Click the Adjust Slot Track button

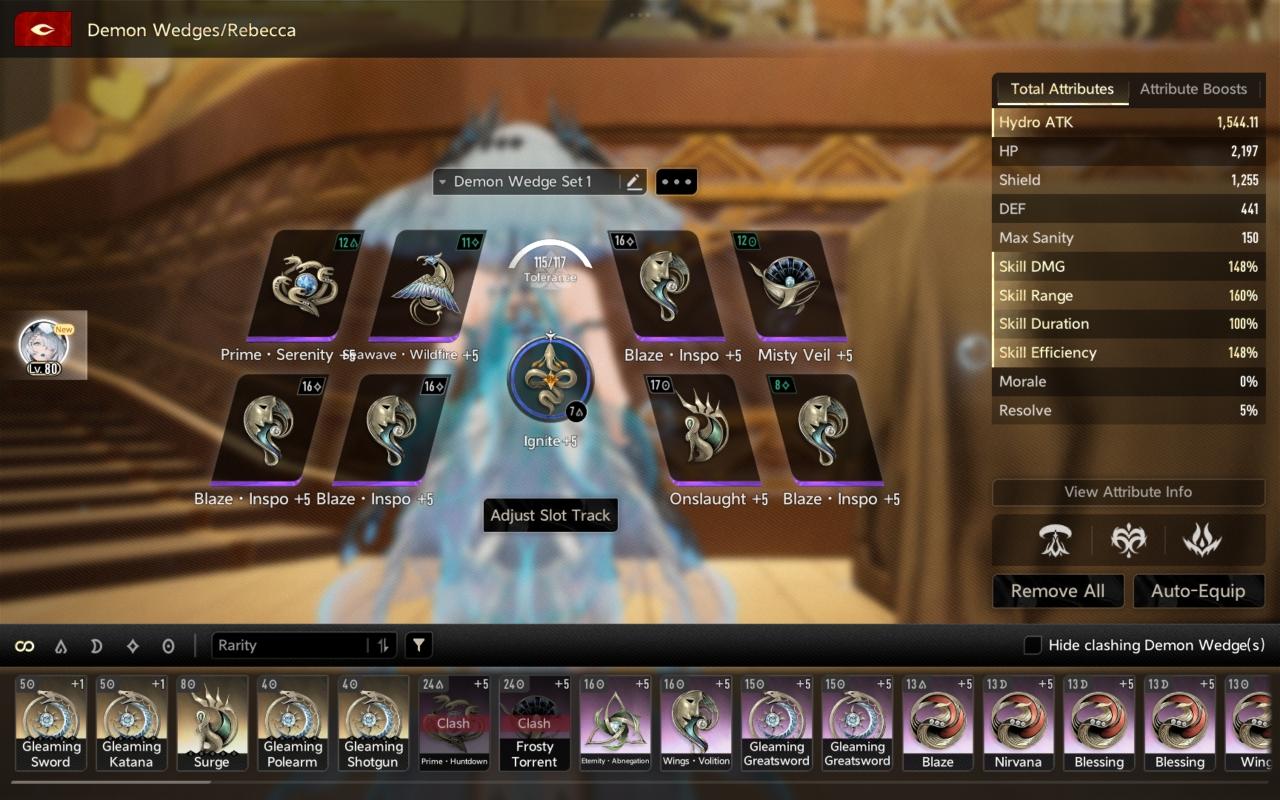pos(550,516)
